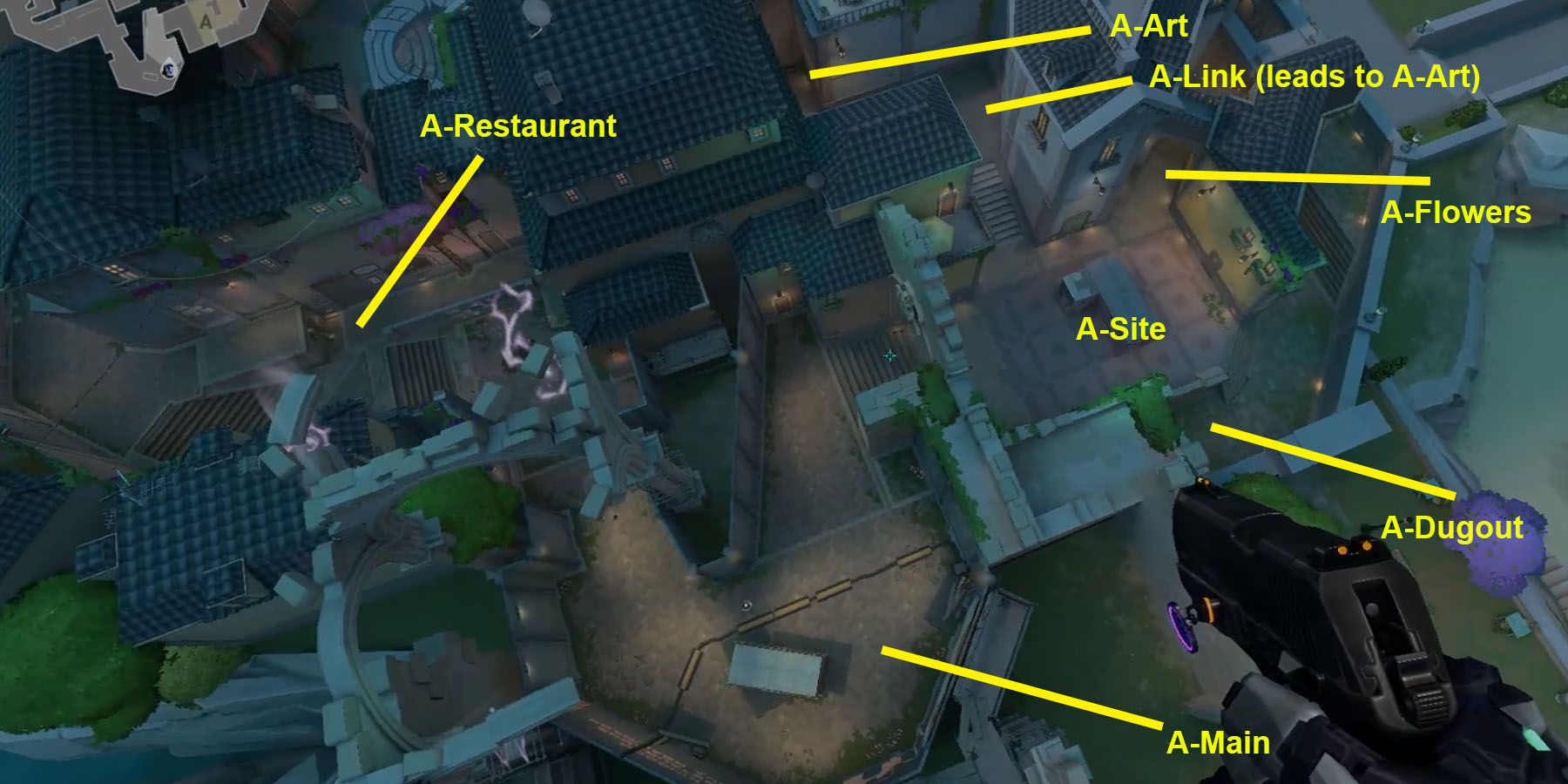Screen dimensions: 1568x784
Task: Select the A-Main callout label
Action: 1218,743
